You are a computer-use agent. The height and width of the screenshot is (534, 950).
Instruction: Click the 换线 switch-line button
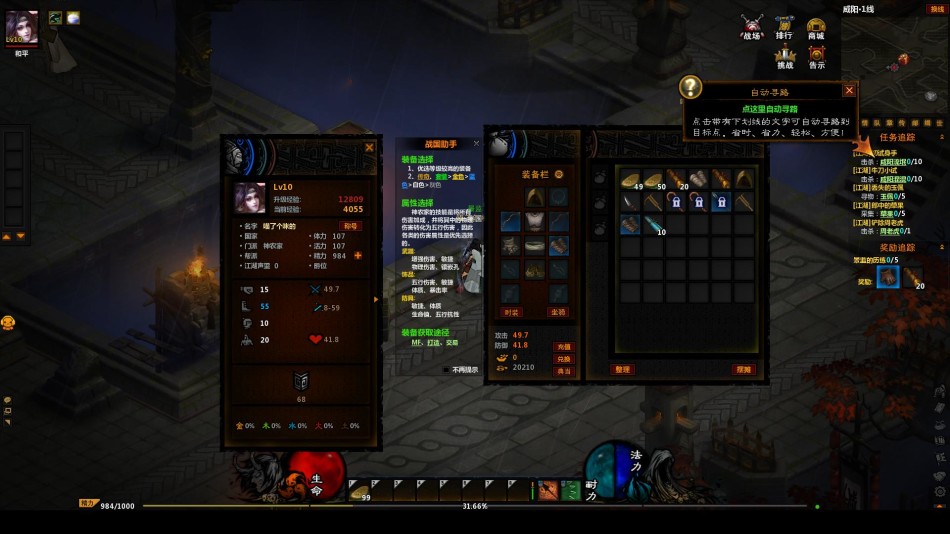point(937,9)
